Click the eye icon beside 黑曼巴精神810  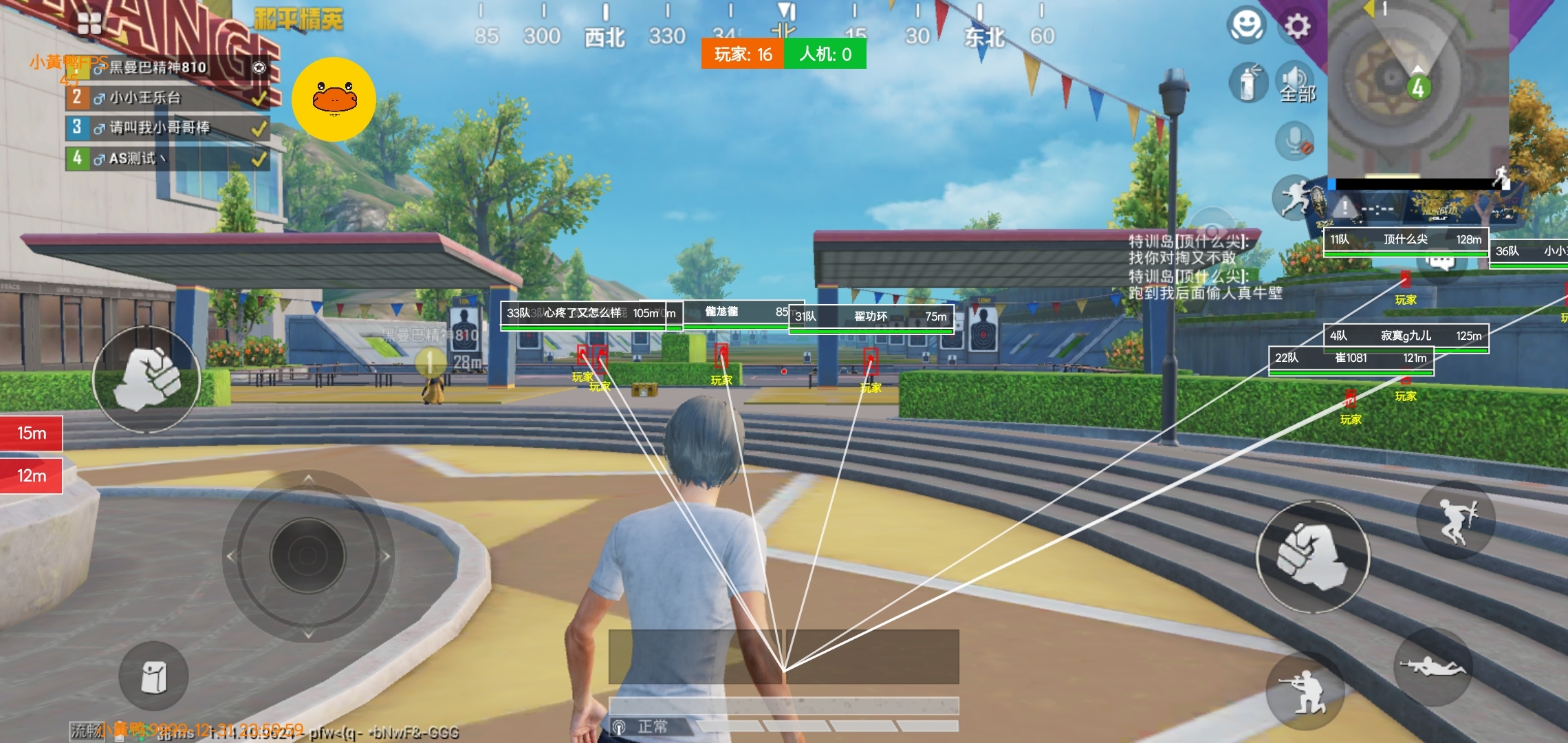[259, 67]
